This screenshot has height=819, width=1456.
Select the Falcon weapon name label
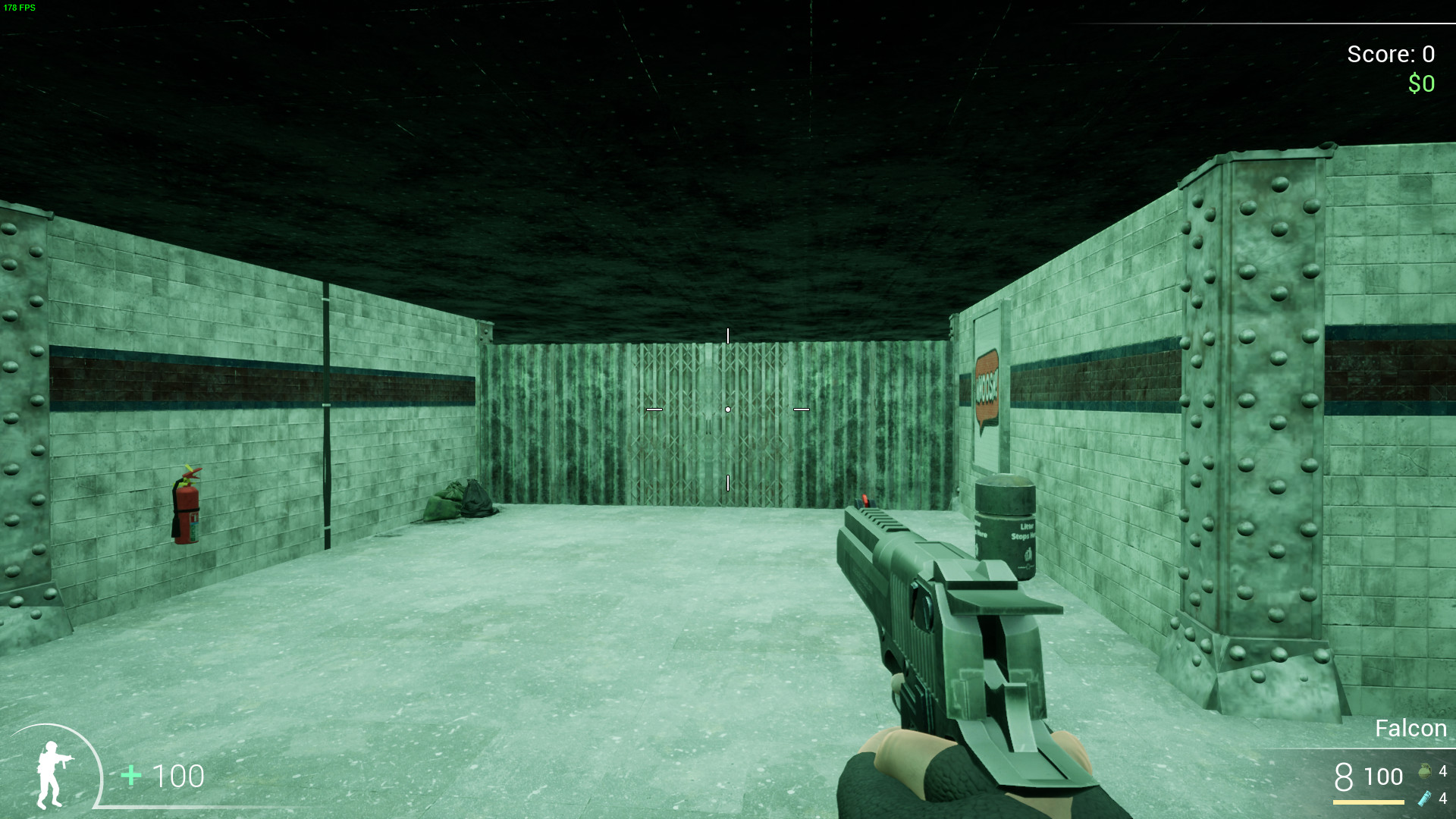coord(1410,728)
